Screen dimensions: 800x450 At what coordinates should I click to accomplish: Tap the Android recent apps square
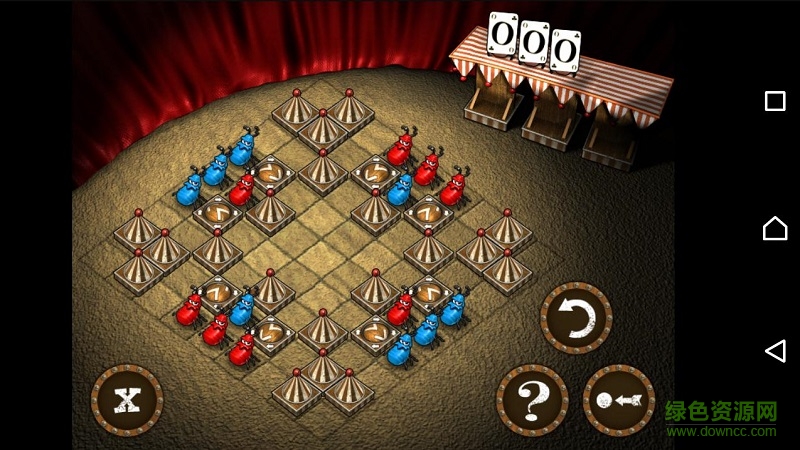[774, 101]
